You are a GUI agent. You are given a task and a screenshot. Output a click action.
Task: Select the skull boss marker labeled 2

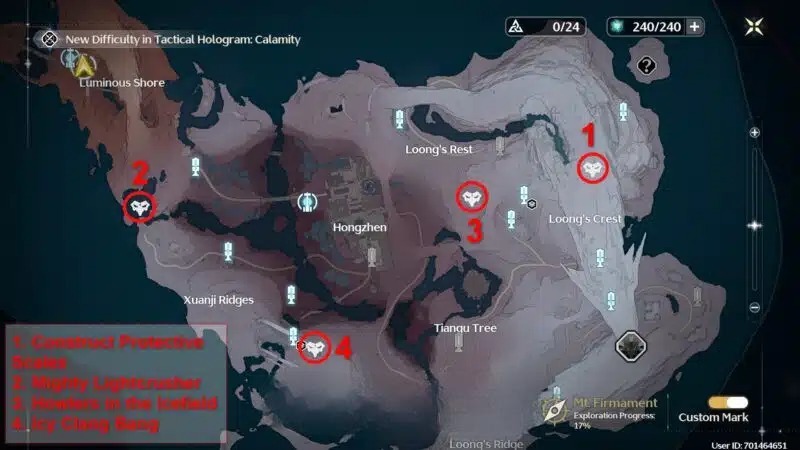point(140,207)
